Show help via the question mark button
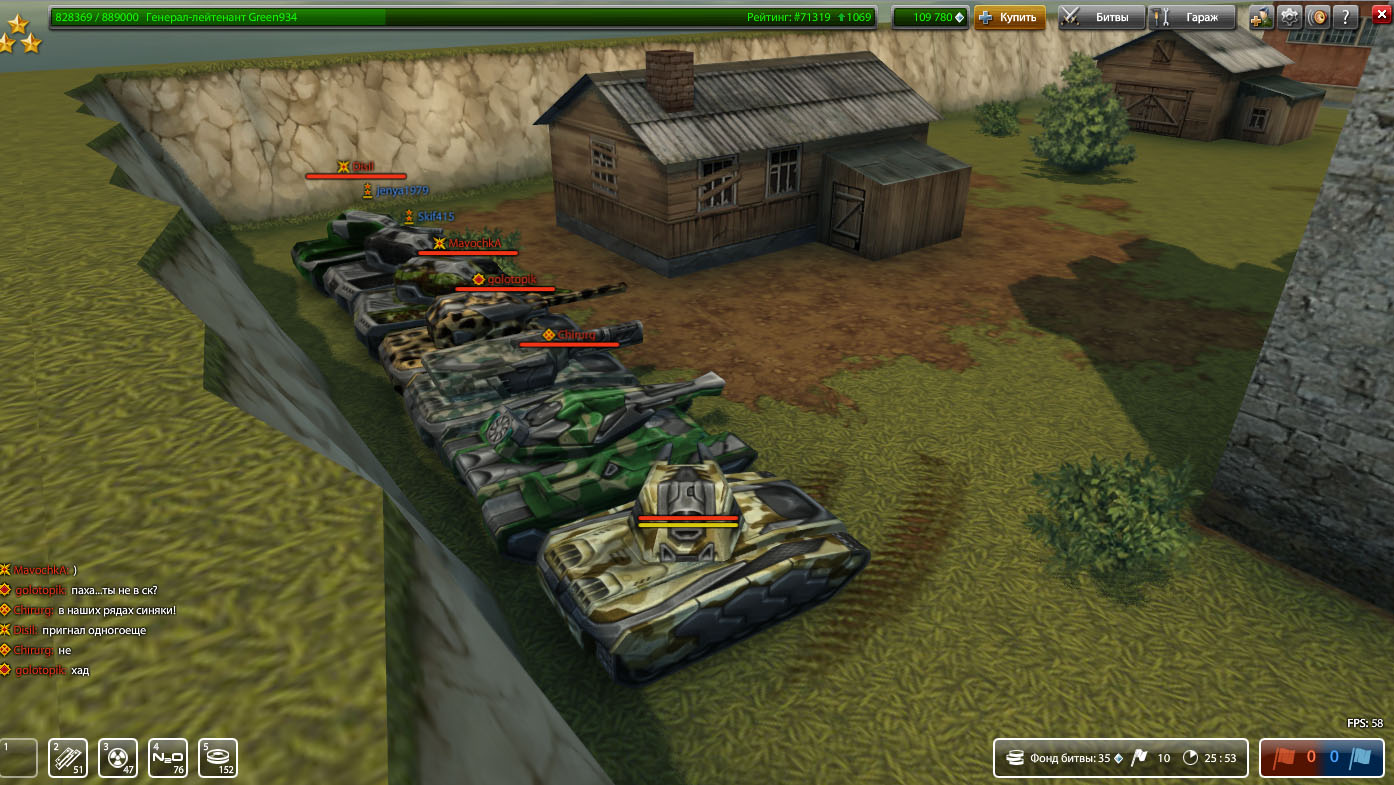This screenshot has height=785, width=1394. [x=1346, y=17]
